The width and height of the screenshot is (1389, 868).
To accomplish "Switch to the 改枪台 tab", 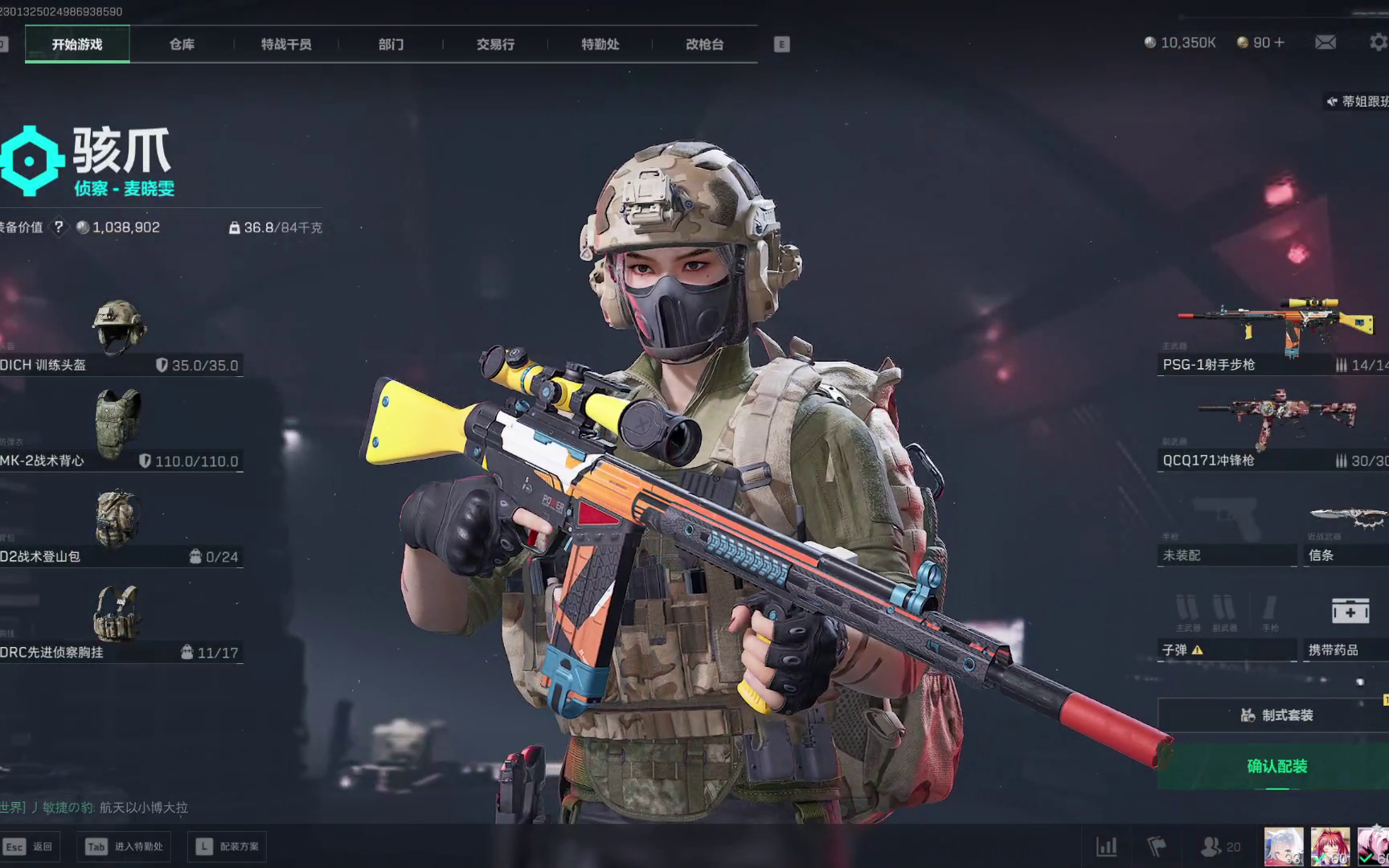I will point(705,44).
